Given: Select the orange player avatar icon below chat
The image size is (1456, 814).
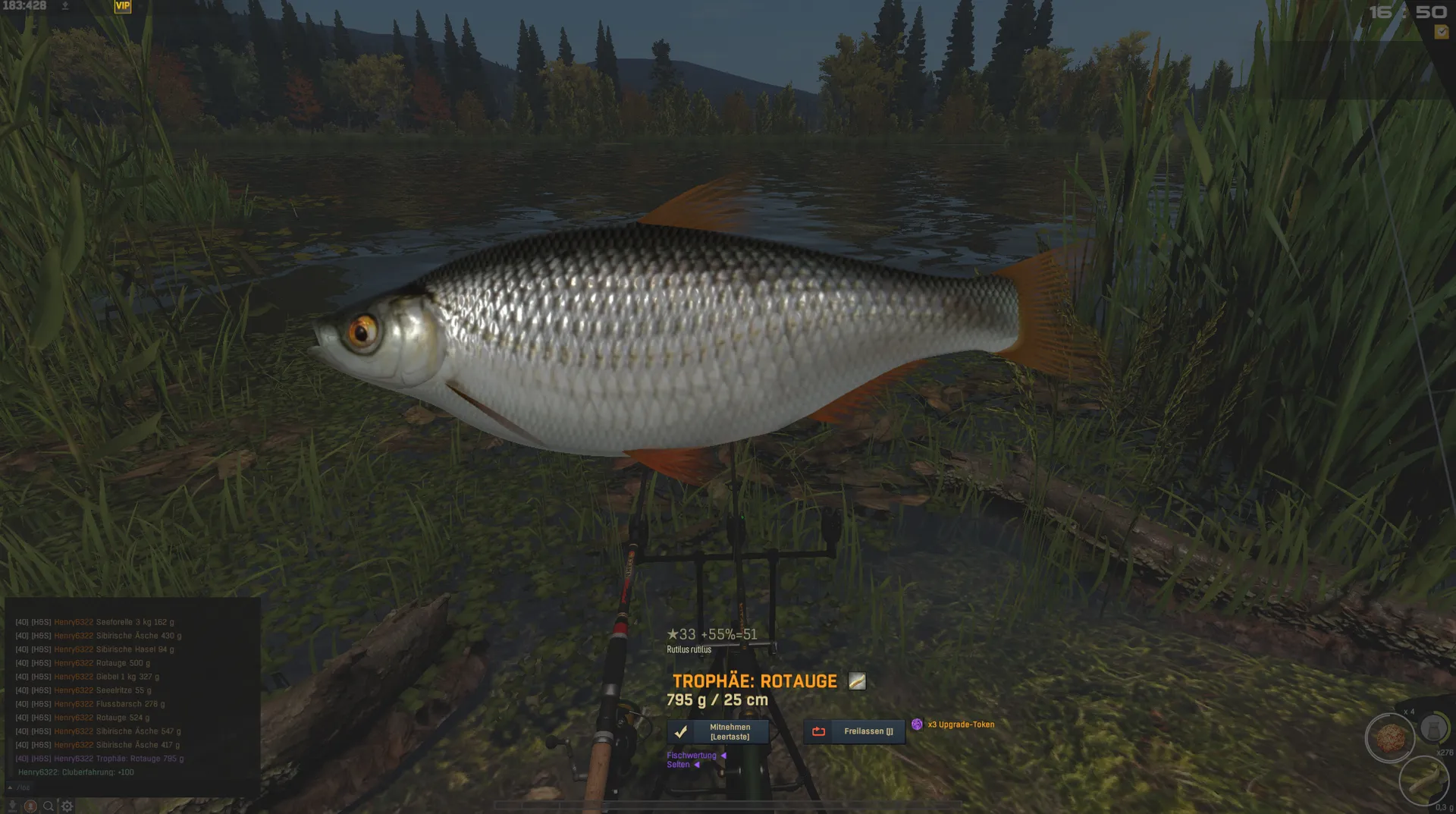Looking at the screenshot, I should pyautogui.click(x=30, y=806).
